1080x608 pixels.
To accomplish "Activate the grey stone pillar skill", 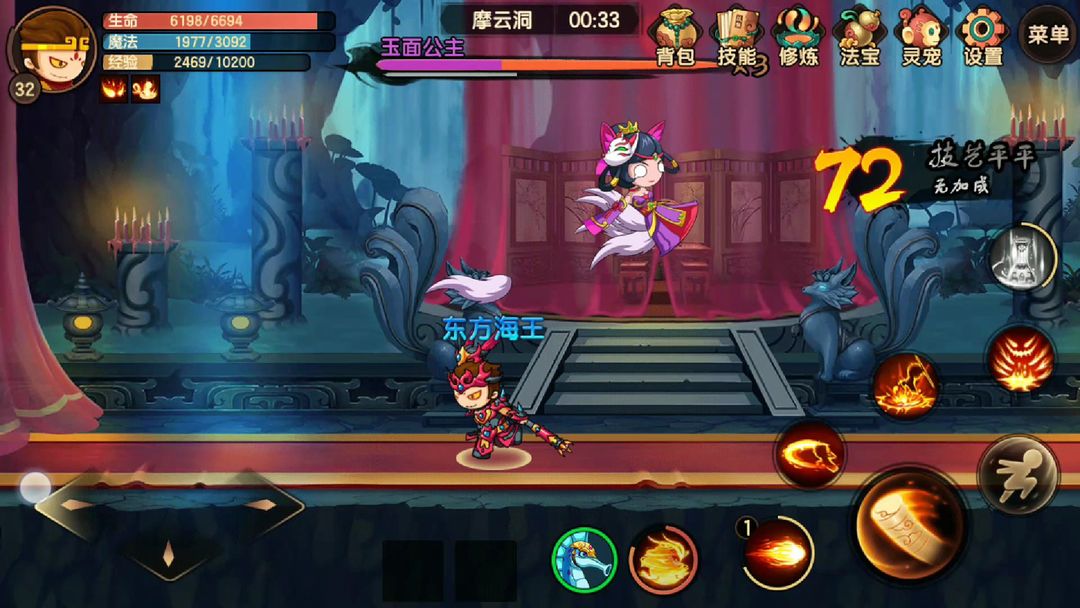I will click(x=1022, y=256).
